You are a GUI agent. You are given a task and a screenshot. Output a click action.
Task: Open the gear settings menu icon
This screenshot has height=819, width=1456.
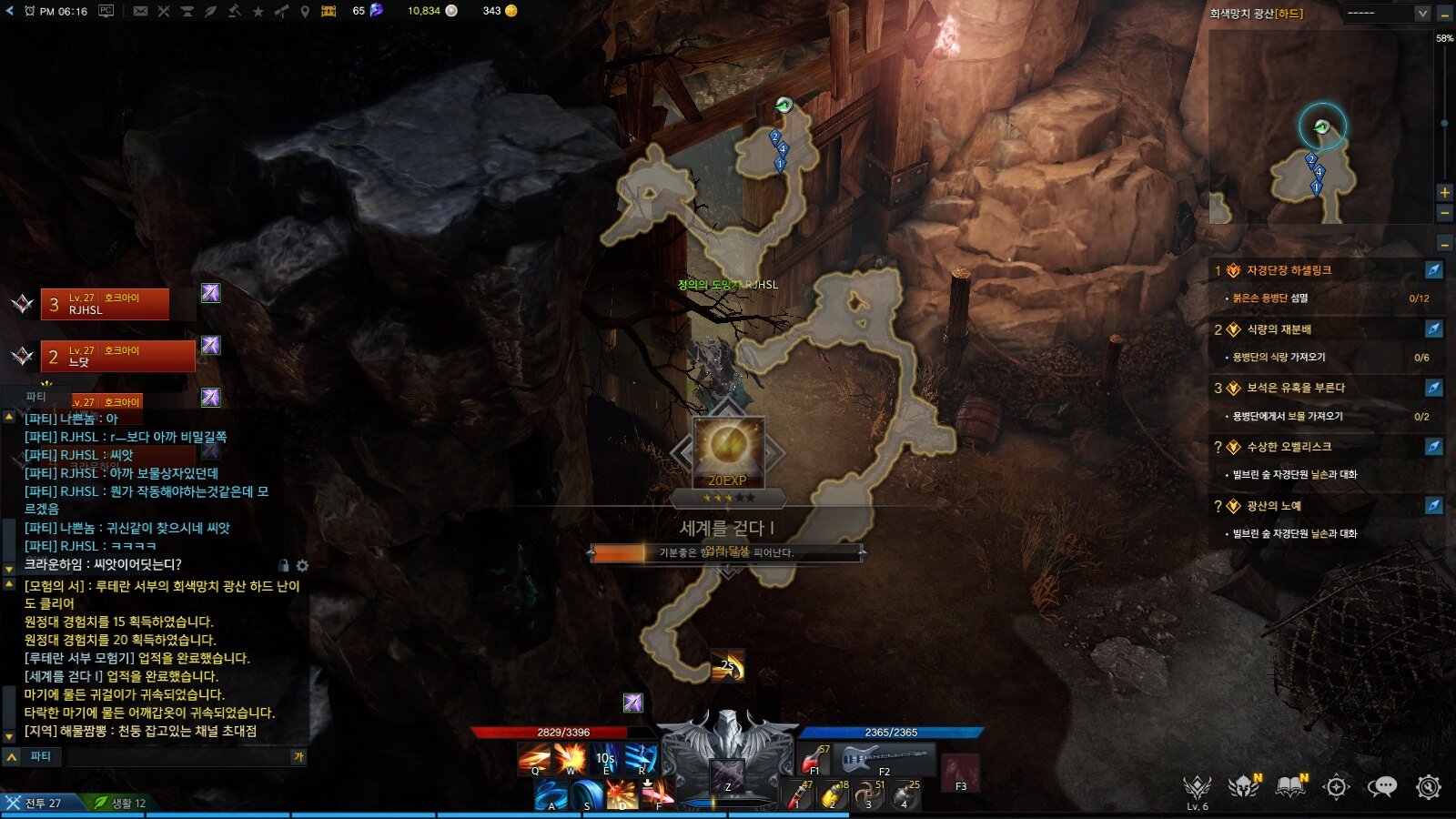pyautogui.click(x=1429, y=786)
